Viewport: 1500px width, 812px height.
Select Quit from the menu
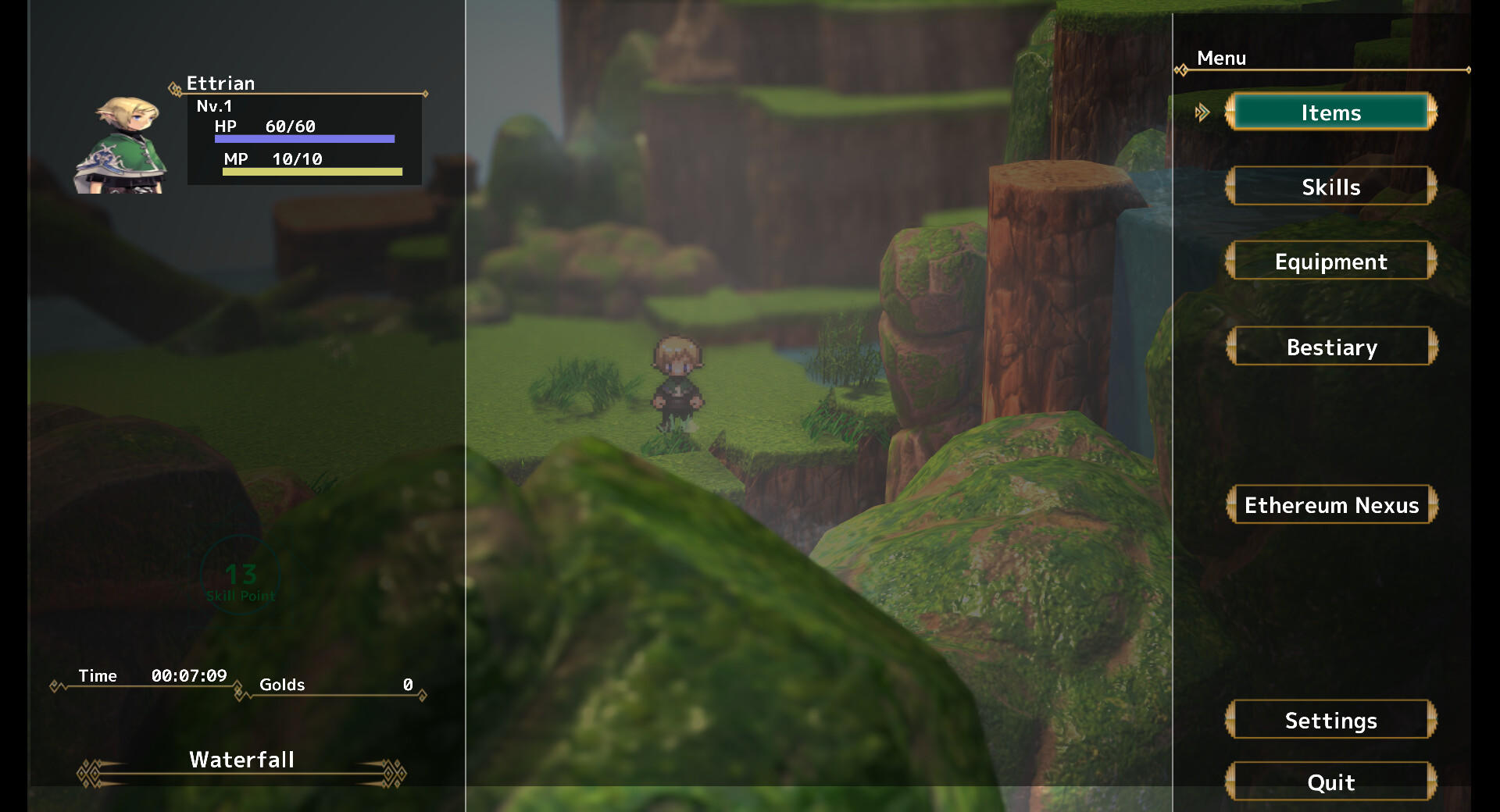pos(1332,782)
